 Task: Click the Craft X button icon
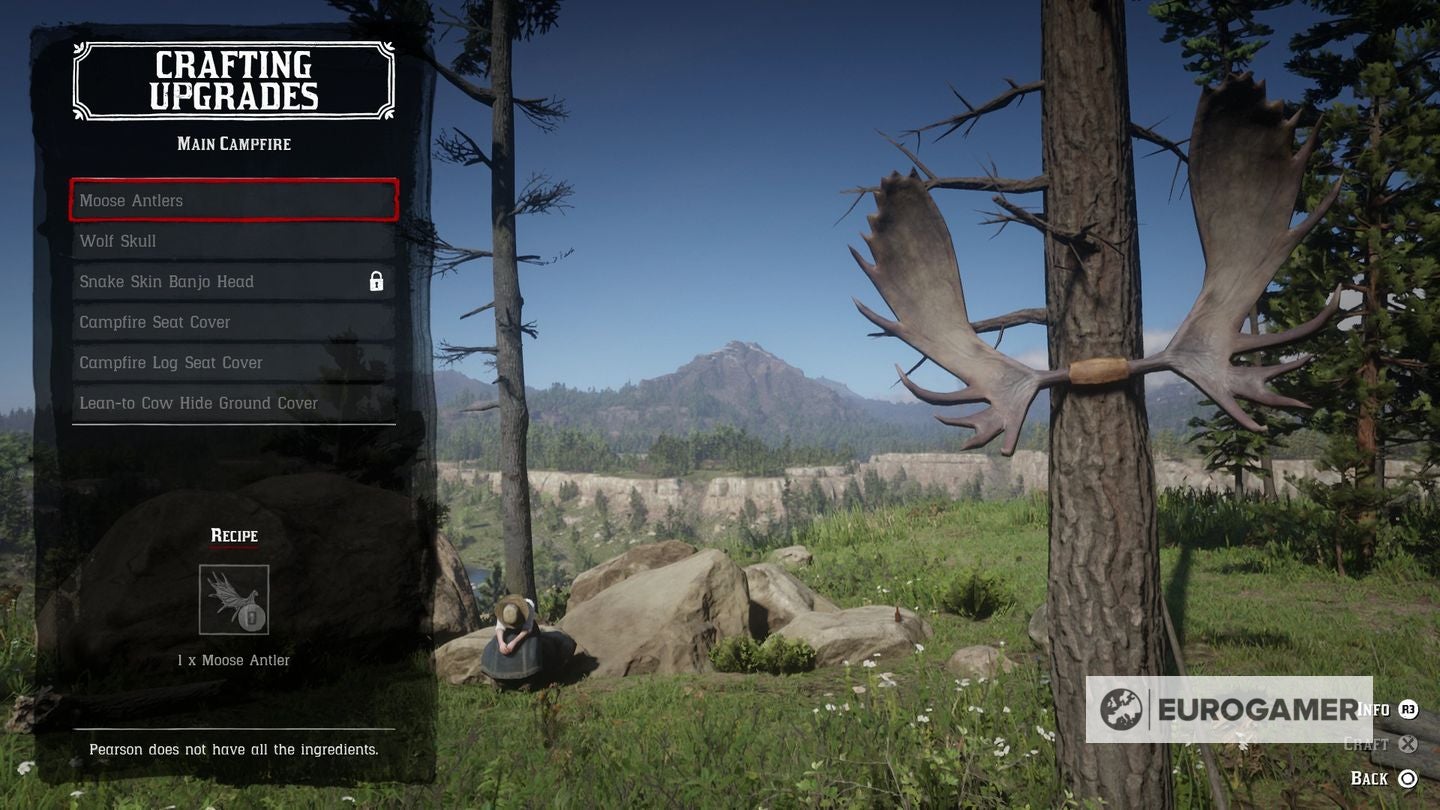1407,744
